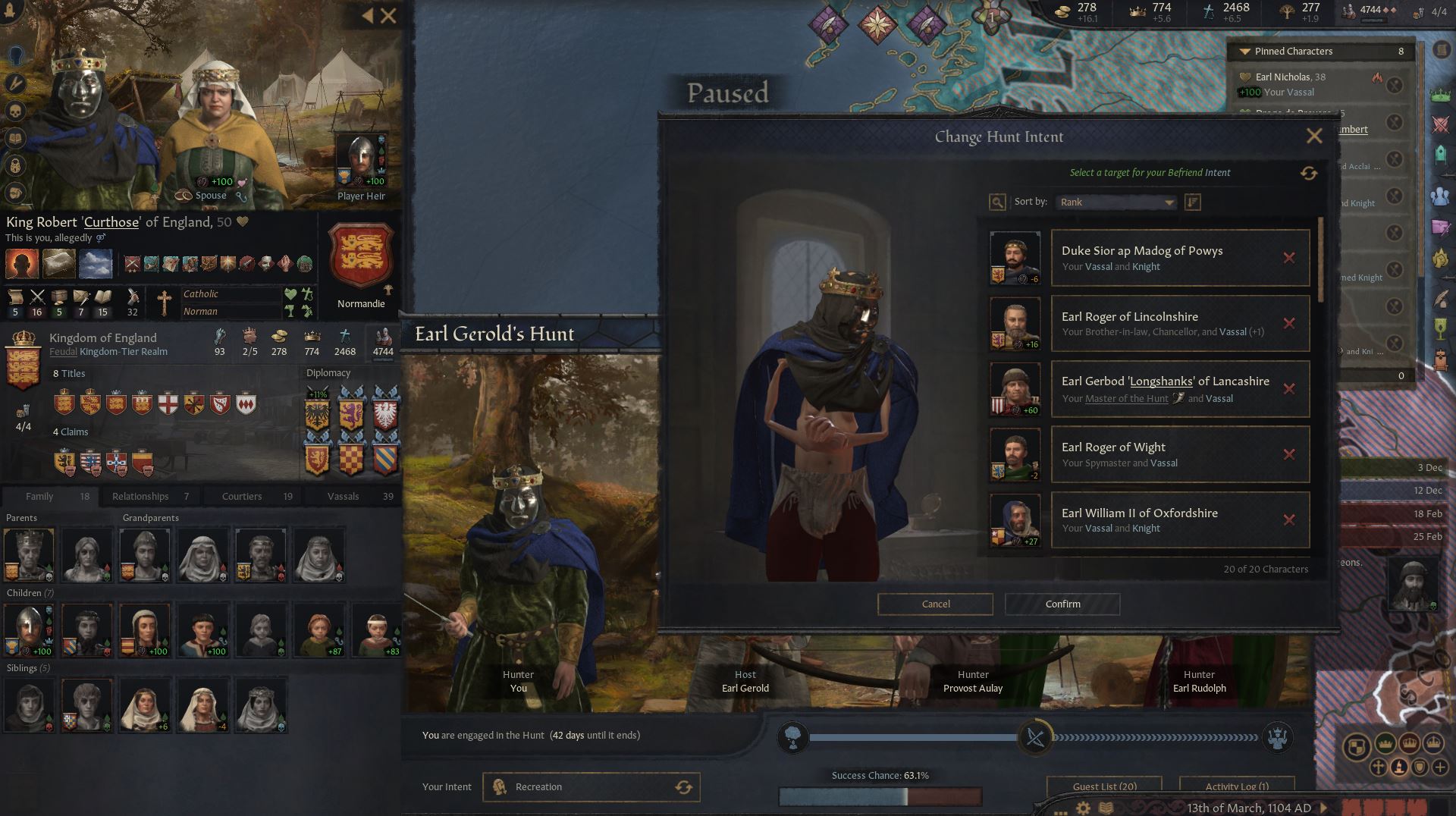The width and height of the screenshot is (1456, 816).
Task: Open the Vassals tab
Action: [343, 496]
